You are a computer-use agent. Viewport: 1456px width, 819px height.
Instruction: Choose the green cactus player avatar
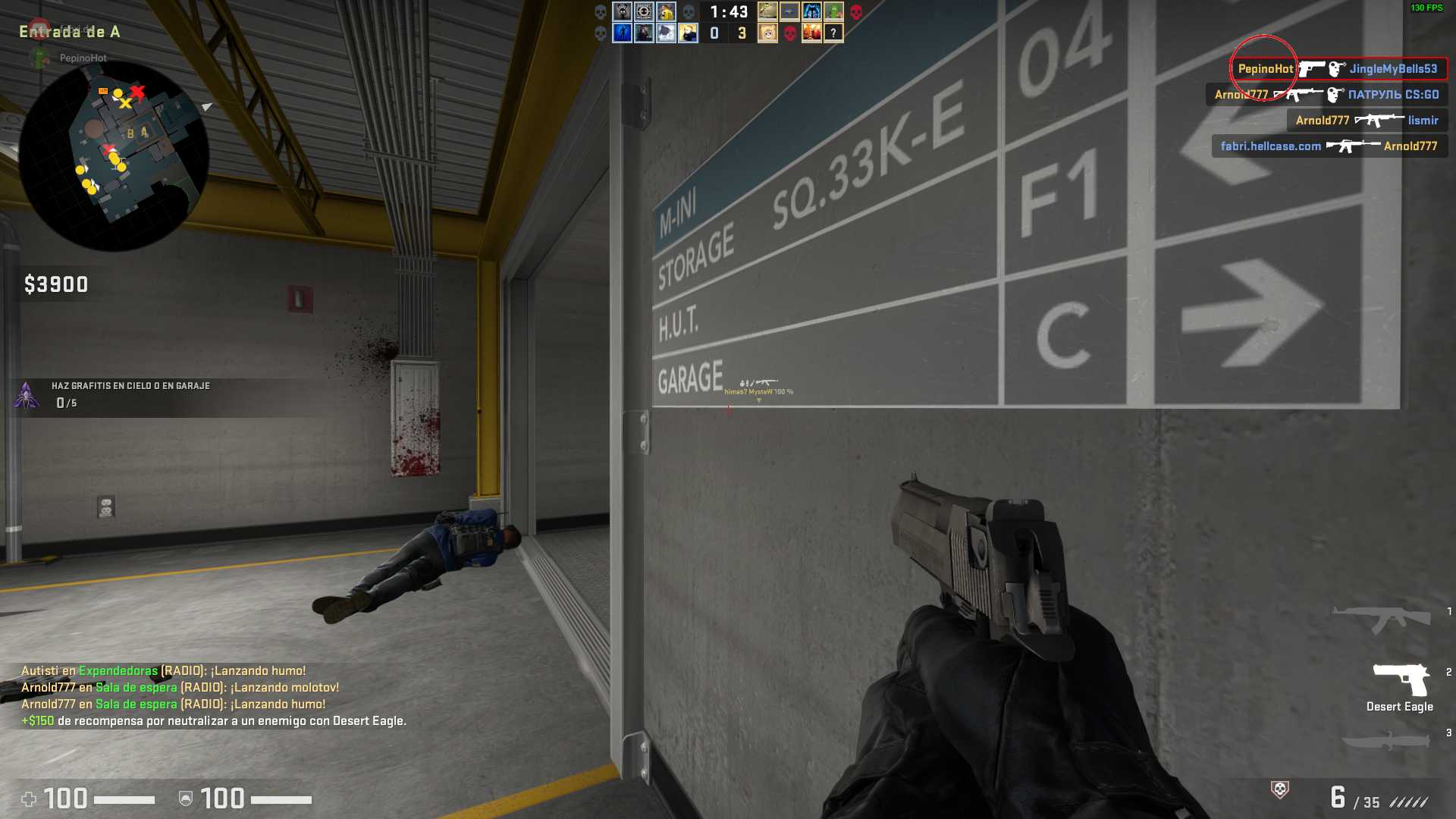(833, 11)
